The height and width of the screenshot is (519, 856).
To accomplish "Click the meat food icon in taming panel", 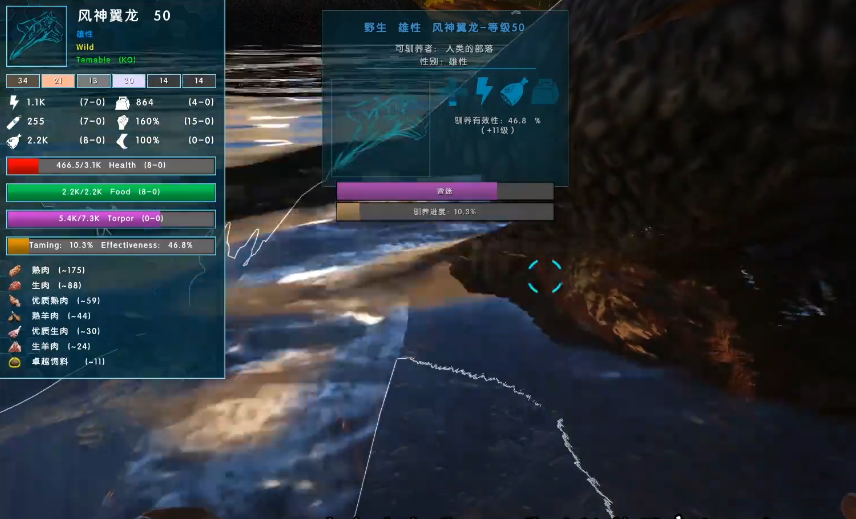I will [x=514, y=91].
